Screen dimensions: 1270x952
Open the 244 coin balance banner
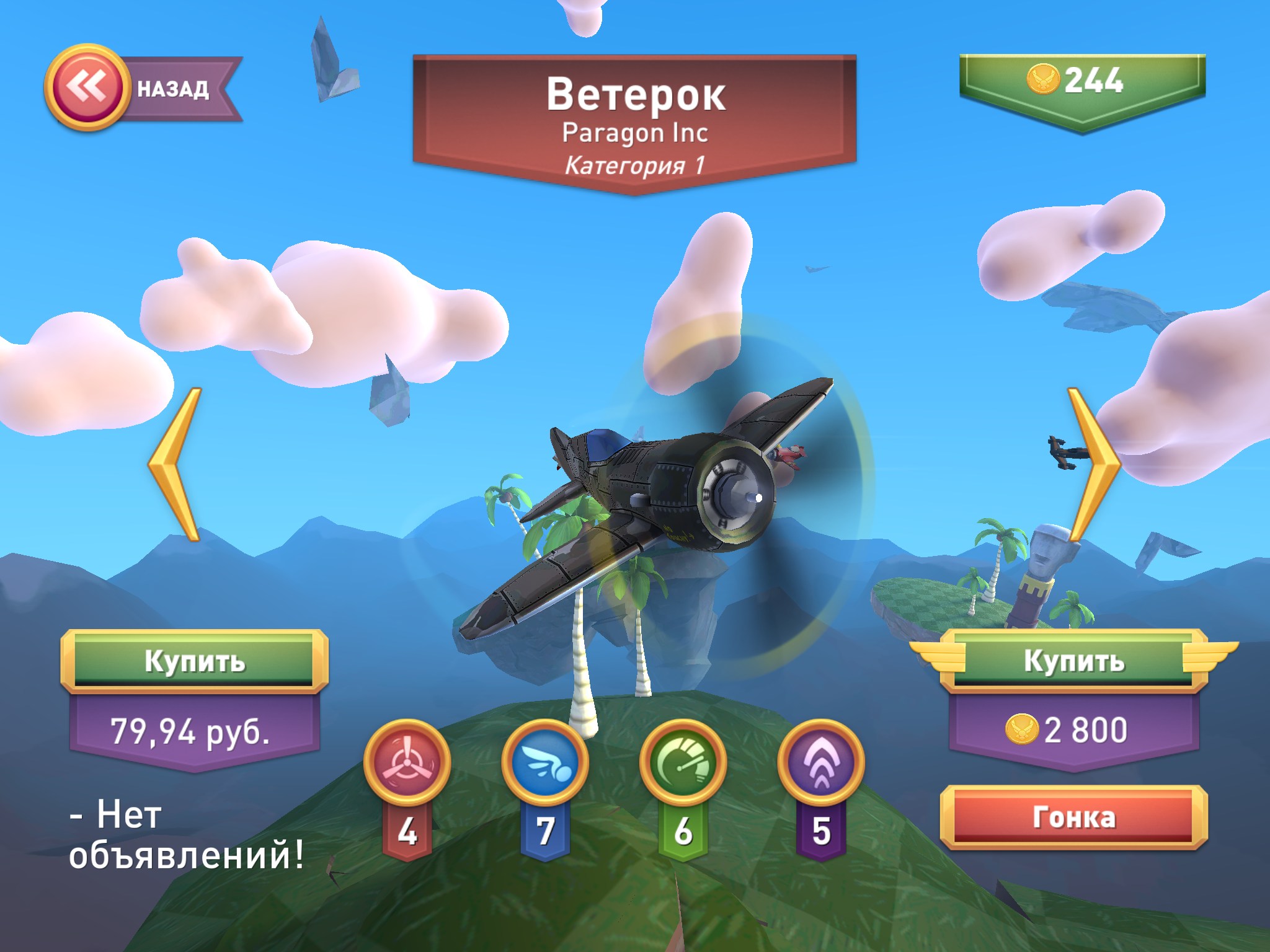click(1082, 81)
